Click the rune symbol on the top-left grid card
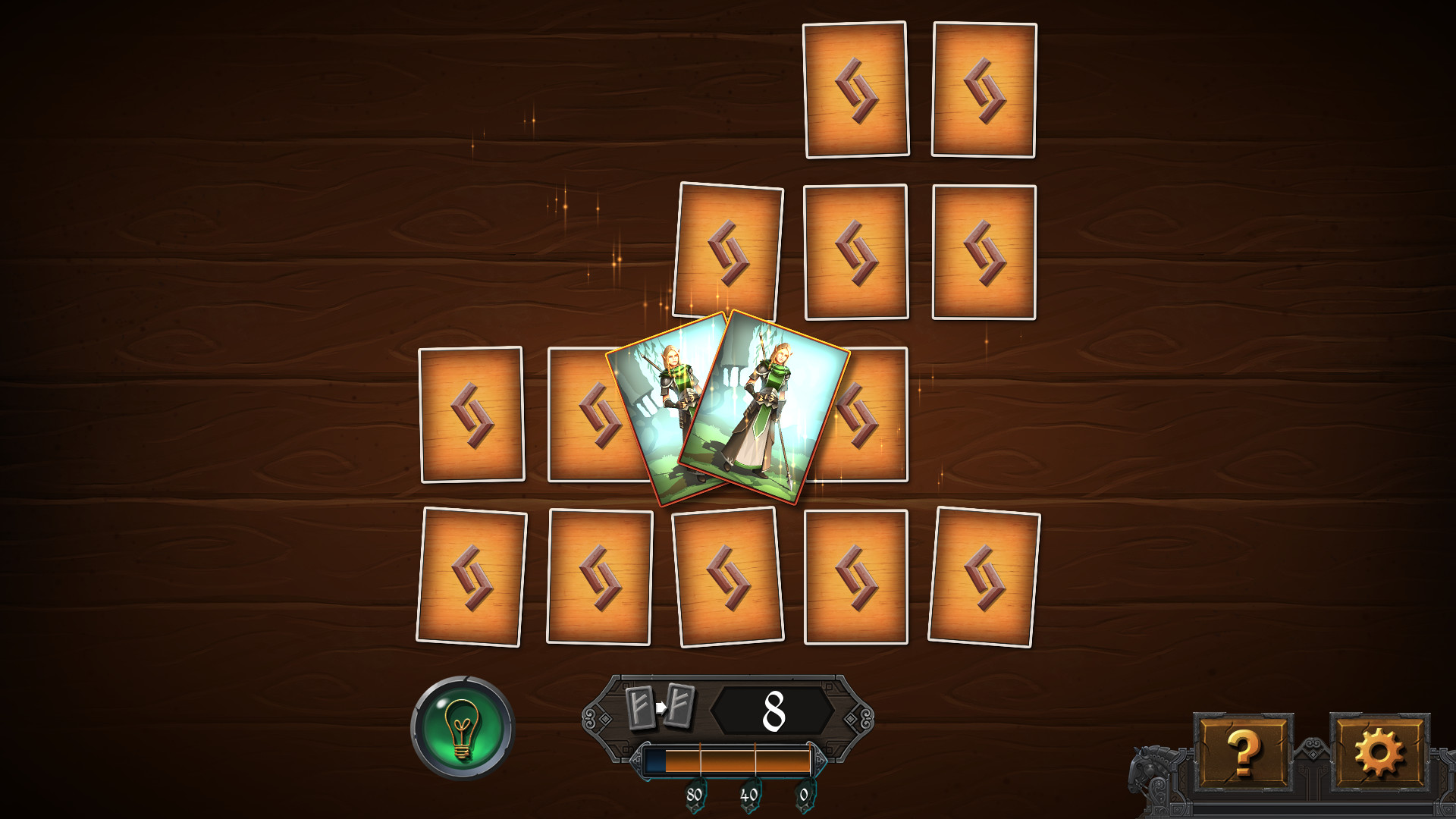Image resolution: width=1456 pixels, height=819 pixels. (857, 89)
